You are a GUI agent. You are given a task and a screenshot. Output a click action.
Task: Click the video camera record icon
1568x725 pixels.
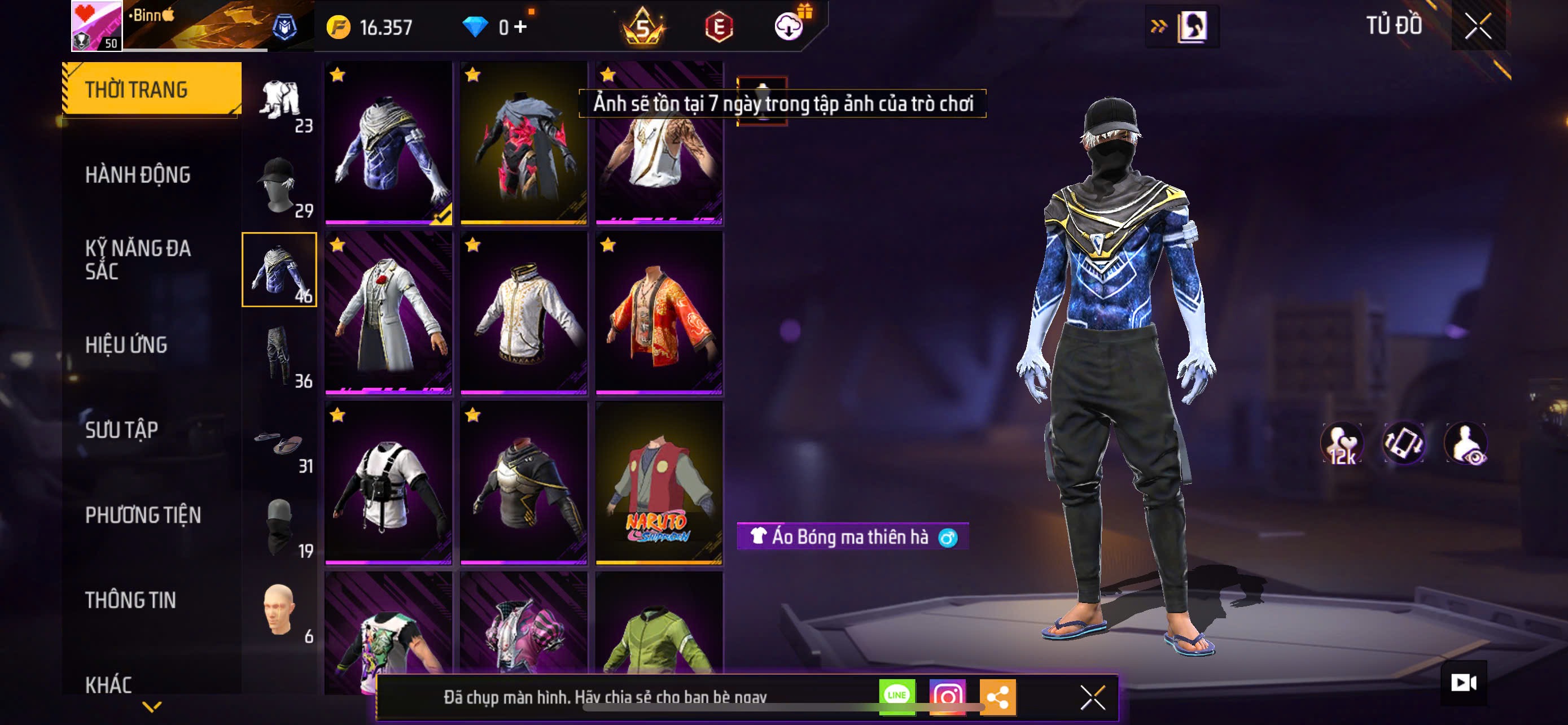[x=1464, y=683]
